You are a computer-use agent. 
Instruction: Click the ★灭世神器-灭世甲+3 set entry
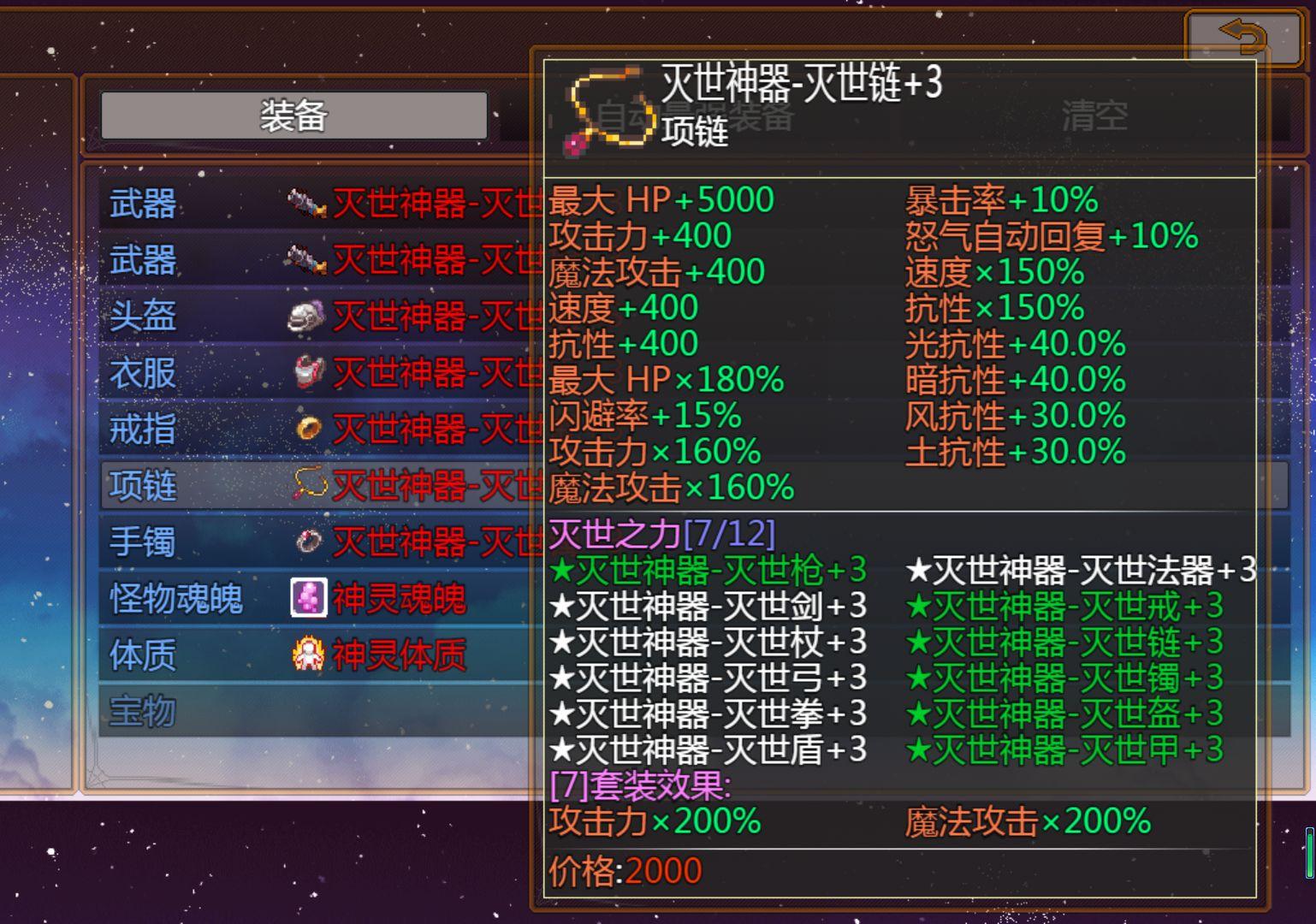[x=1064, y=748]
